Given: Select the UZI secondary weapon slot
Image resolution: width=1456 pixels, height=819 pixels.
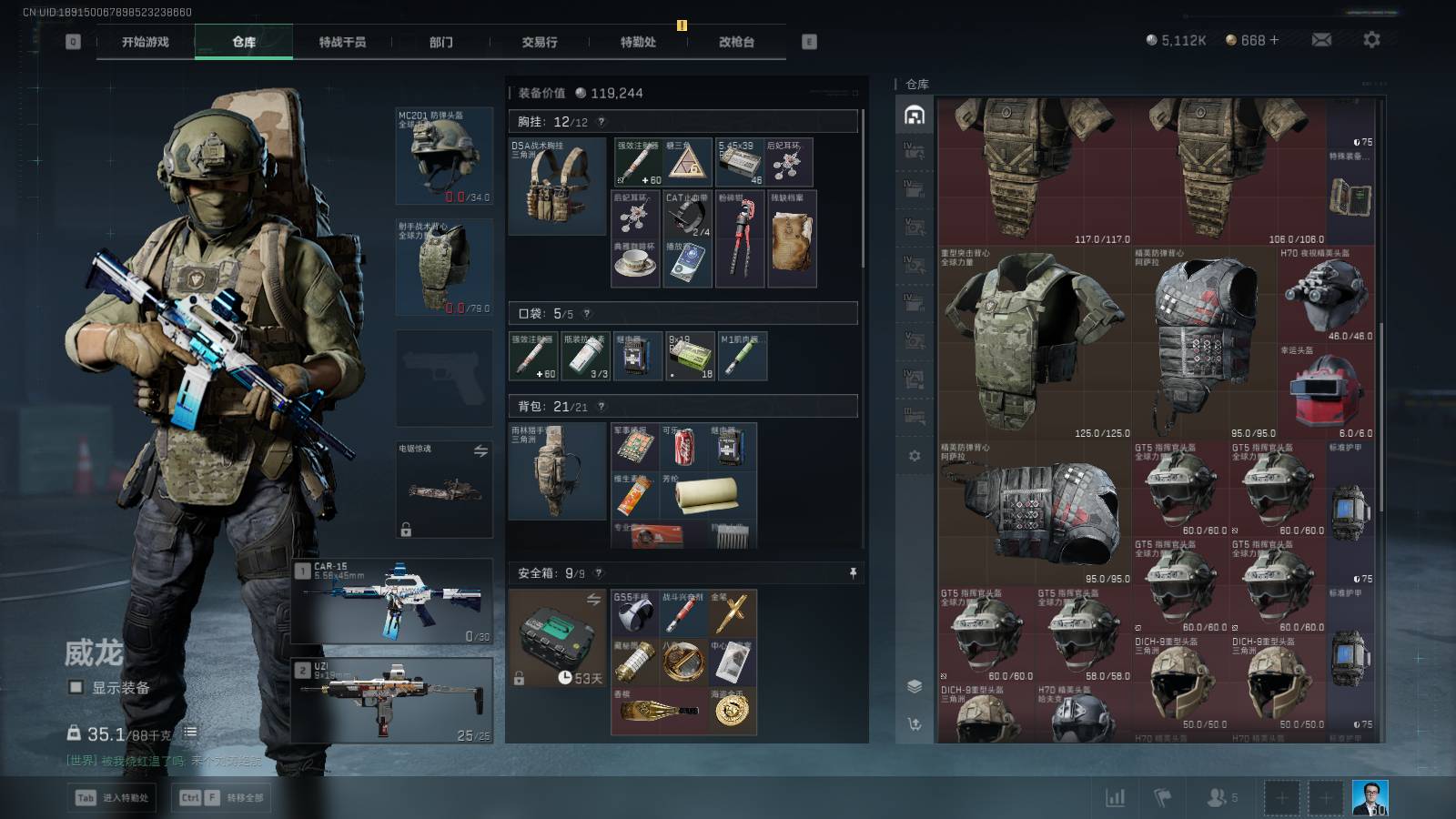Looking at the screenshot, I should pos(393,700).
